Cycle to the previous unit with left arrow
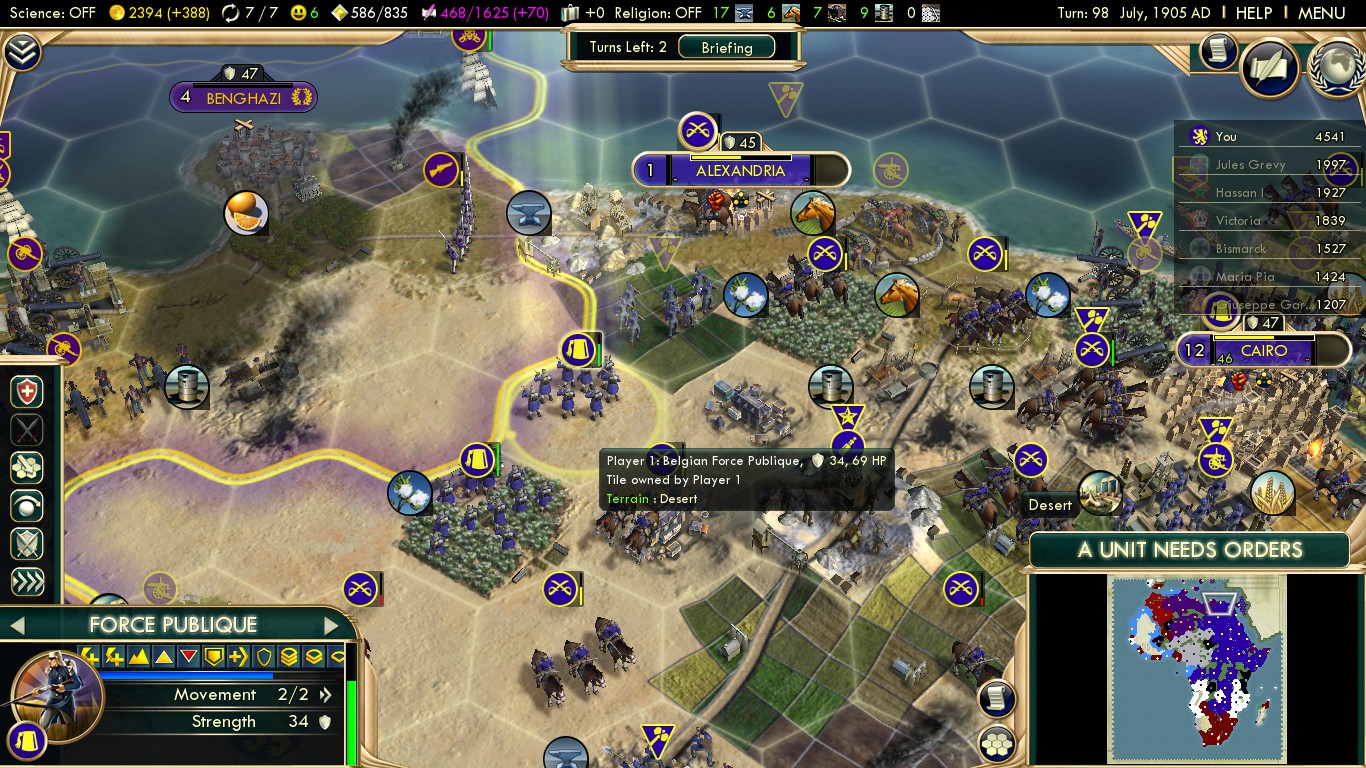This screenshot has width=1366, height=768. click(x=17, y=626)
